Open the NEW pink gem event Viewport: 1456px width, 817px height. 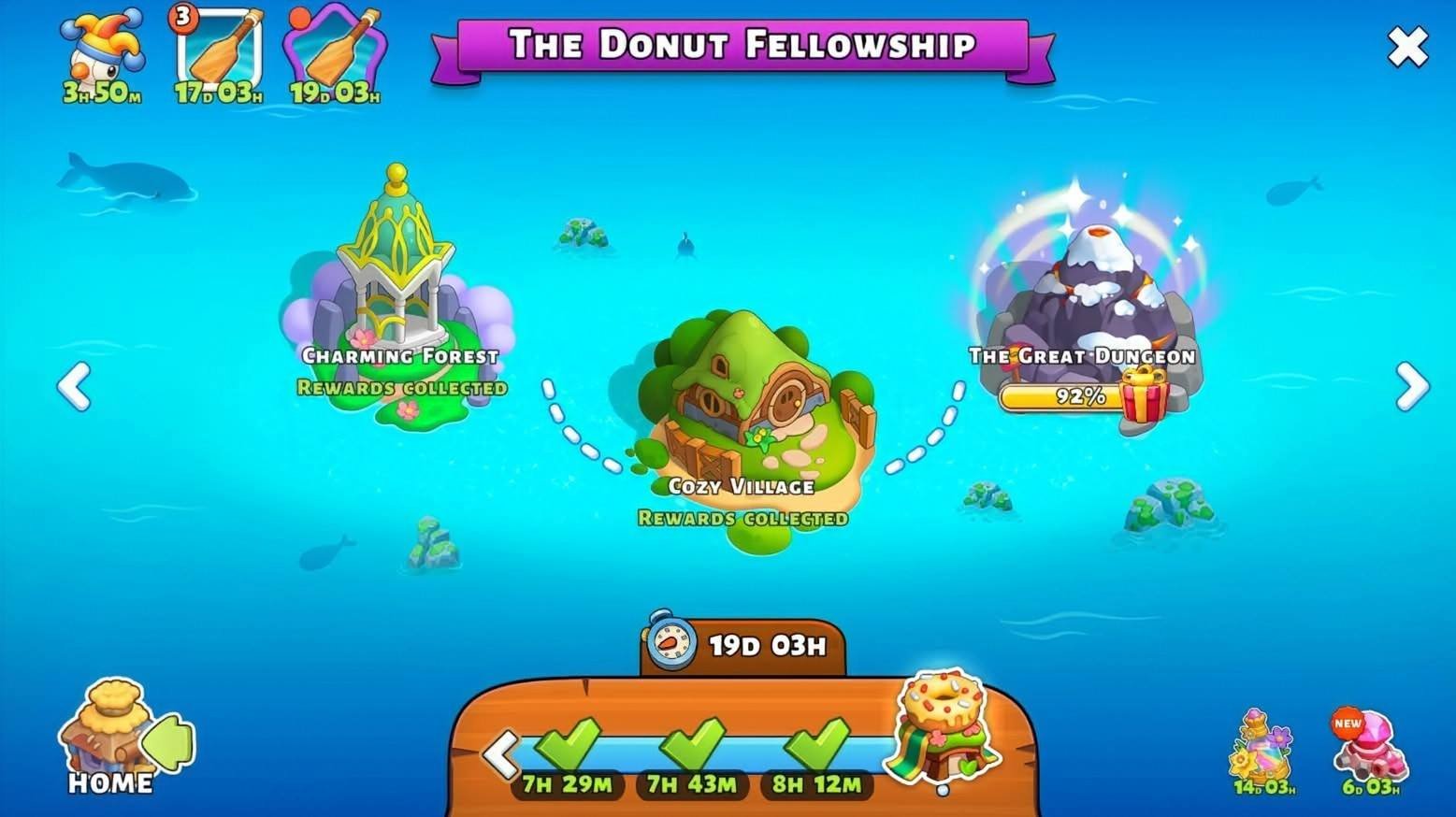point(1370,746)
